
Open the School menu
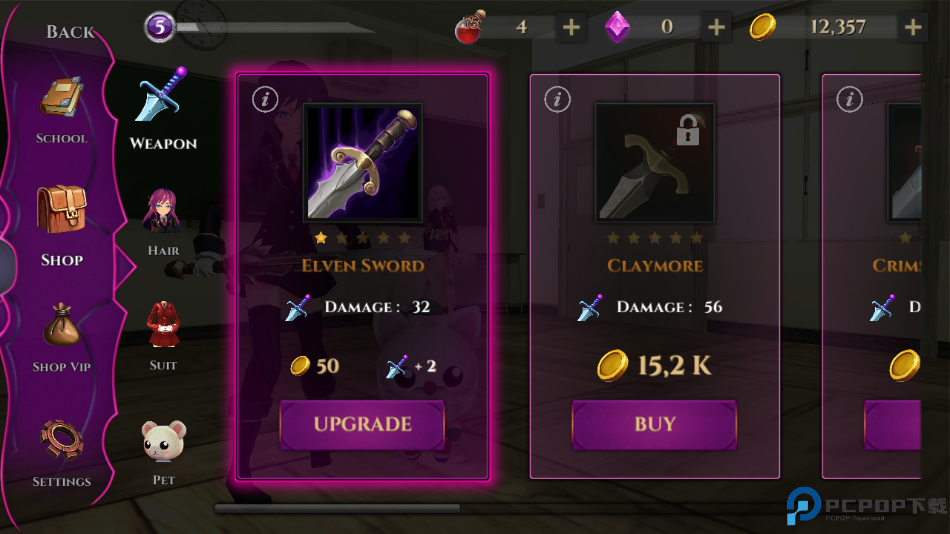tap(62, 112)
